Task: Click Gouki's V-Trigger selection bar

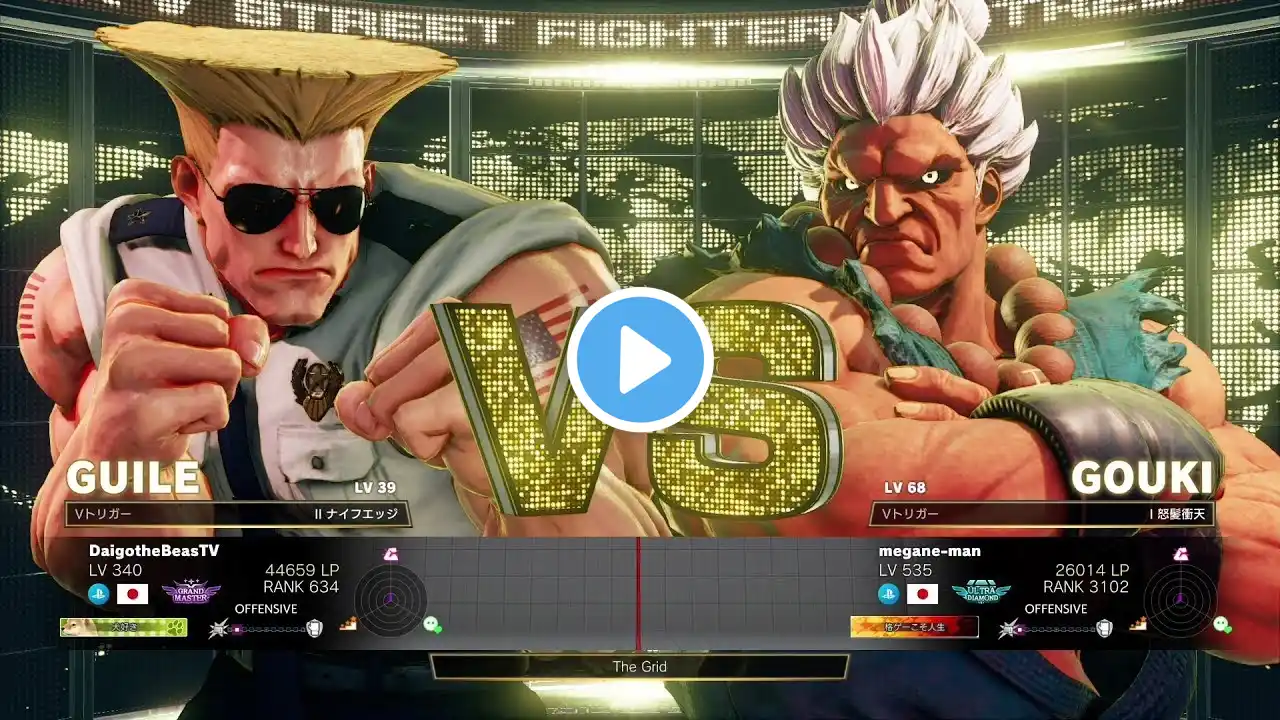Action: click(x=1041, y=514)
